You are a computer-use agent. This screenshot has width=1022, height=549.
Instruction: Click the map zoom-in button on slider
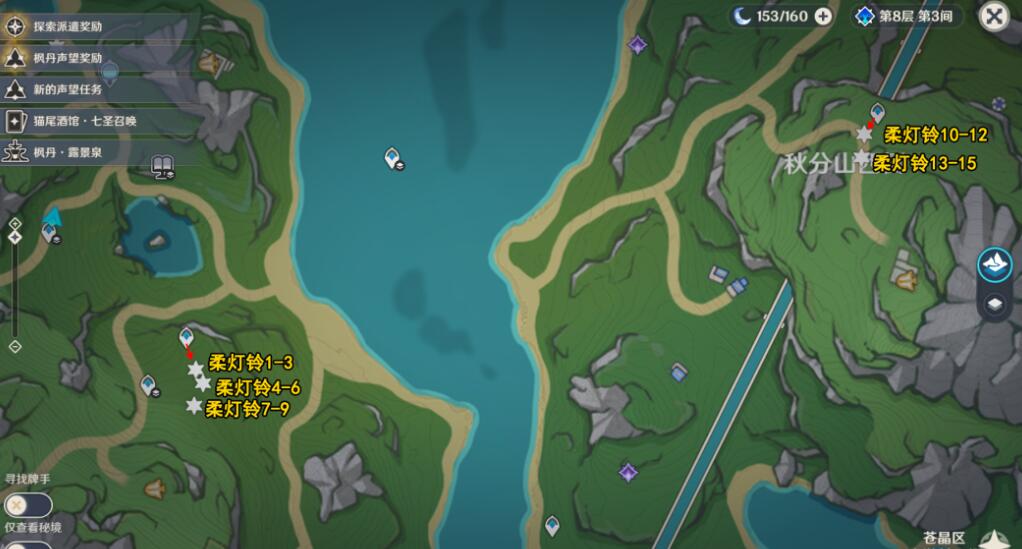[x=15, y=222]
